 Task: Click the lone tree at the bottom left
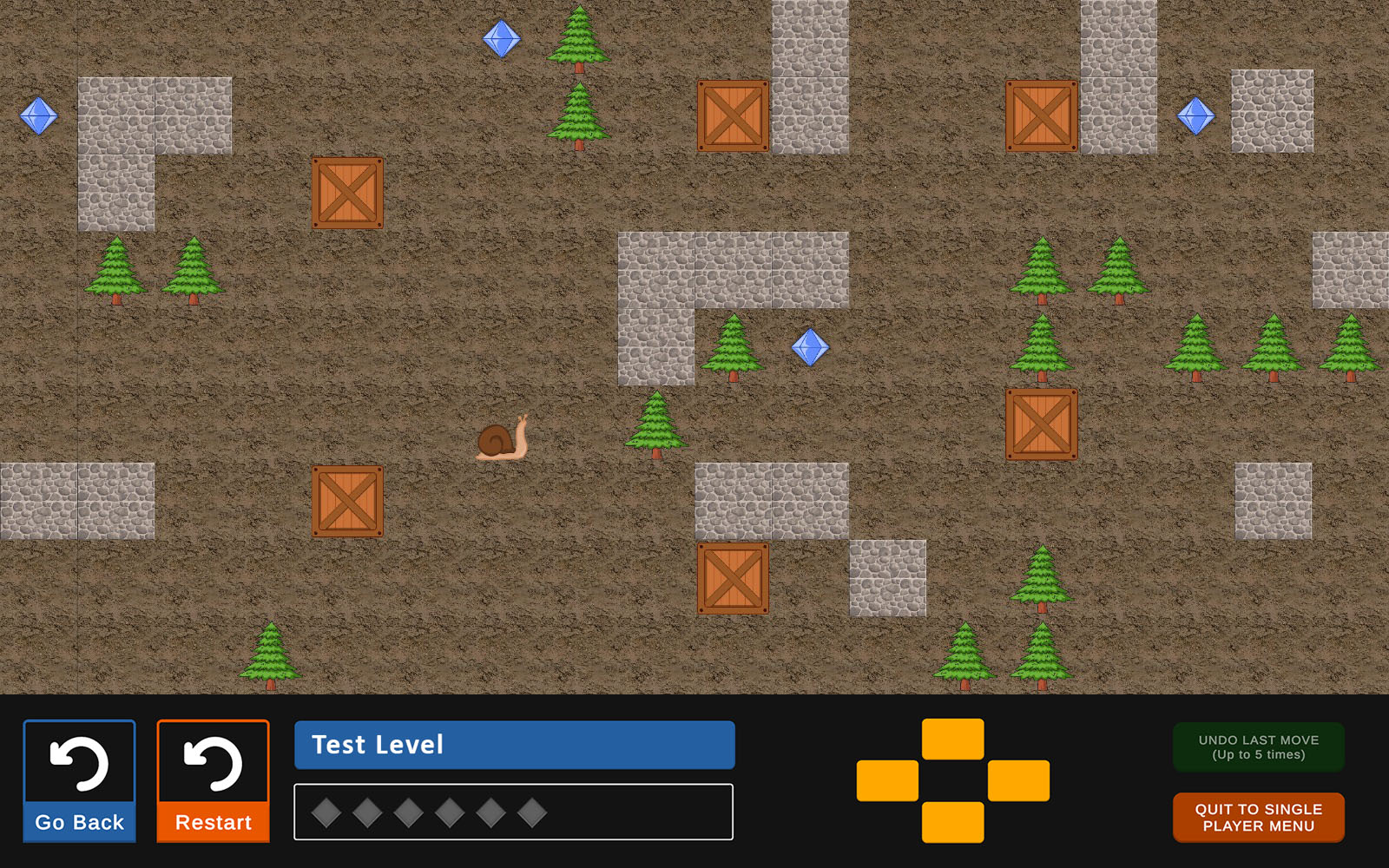[270, 655]
